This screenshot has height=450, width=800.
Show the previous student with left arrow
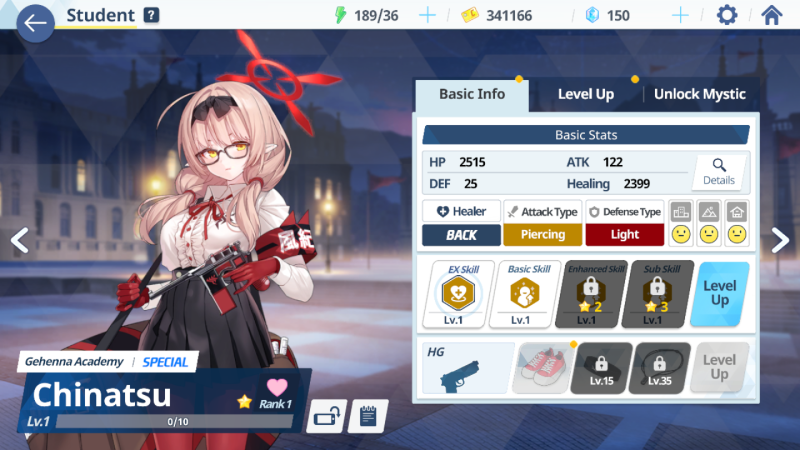(18, 240)
